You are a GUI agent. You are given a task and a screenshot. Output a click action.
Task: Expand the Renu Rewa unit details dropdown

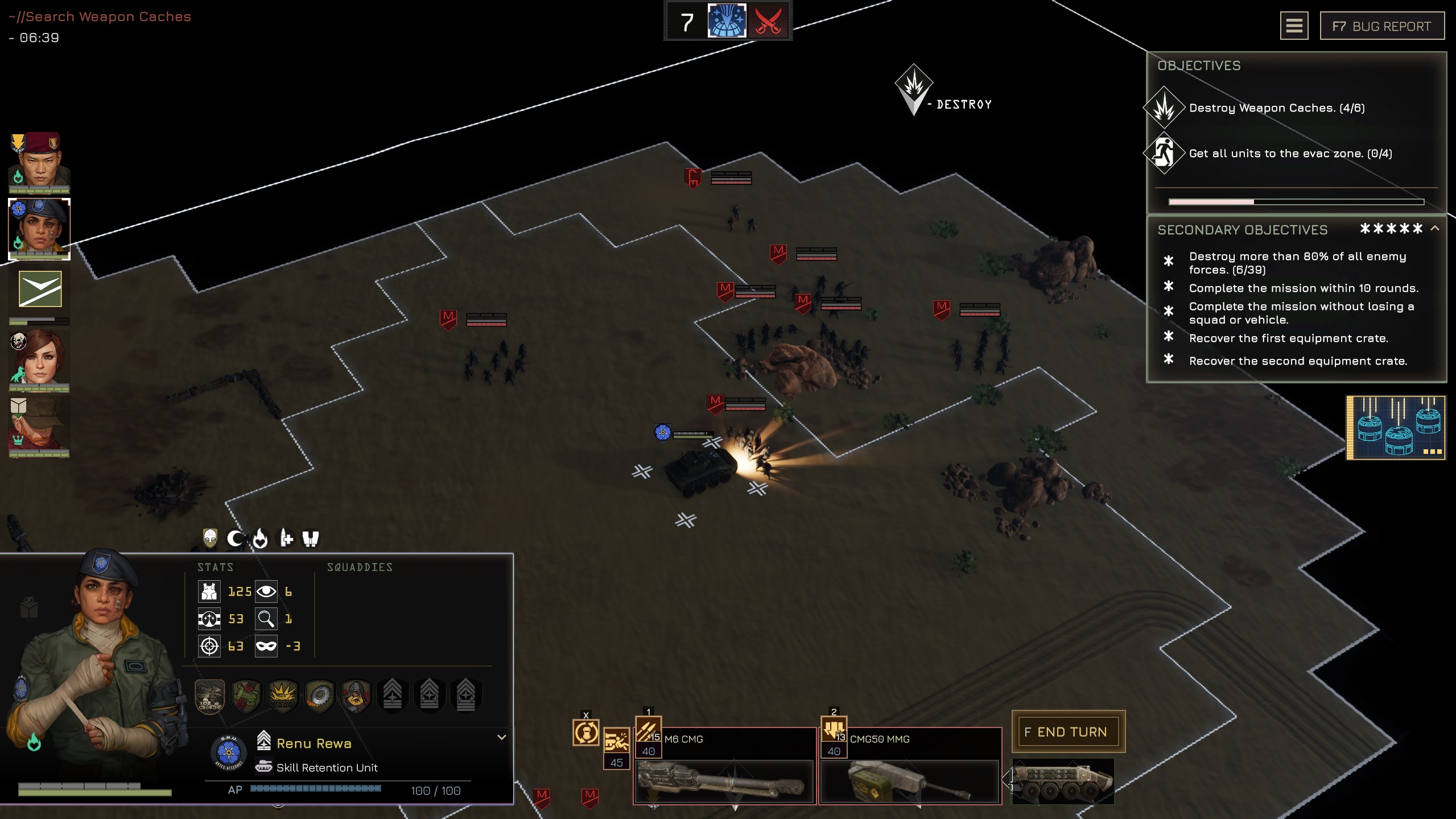pyautogui.click(x=501, y=737)
